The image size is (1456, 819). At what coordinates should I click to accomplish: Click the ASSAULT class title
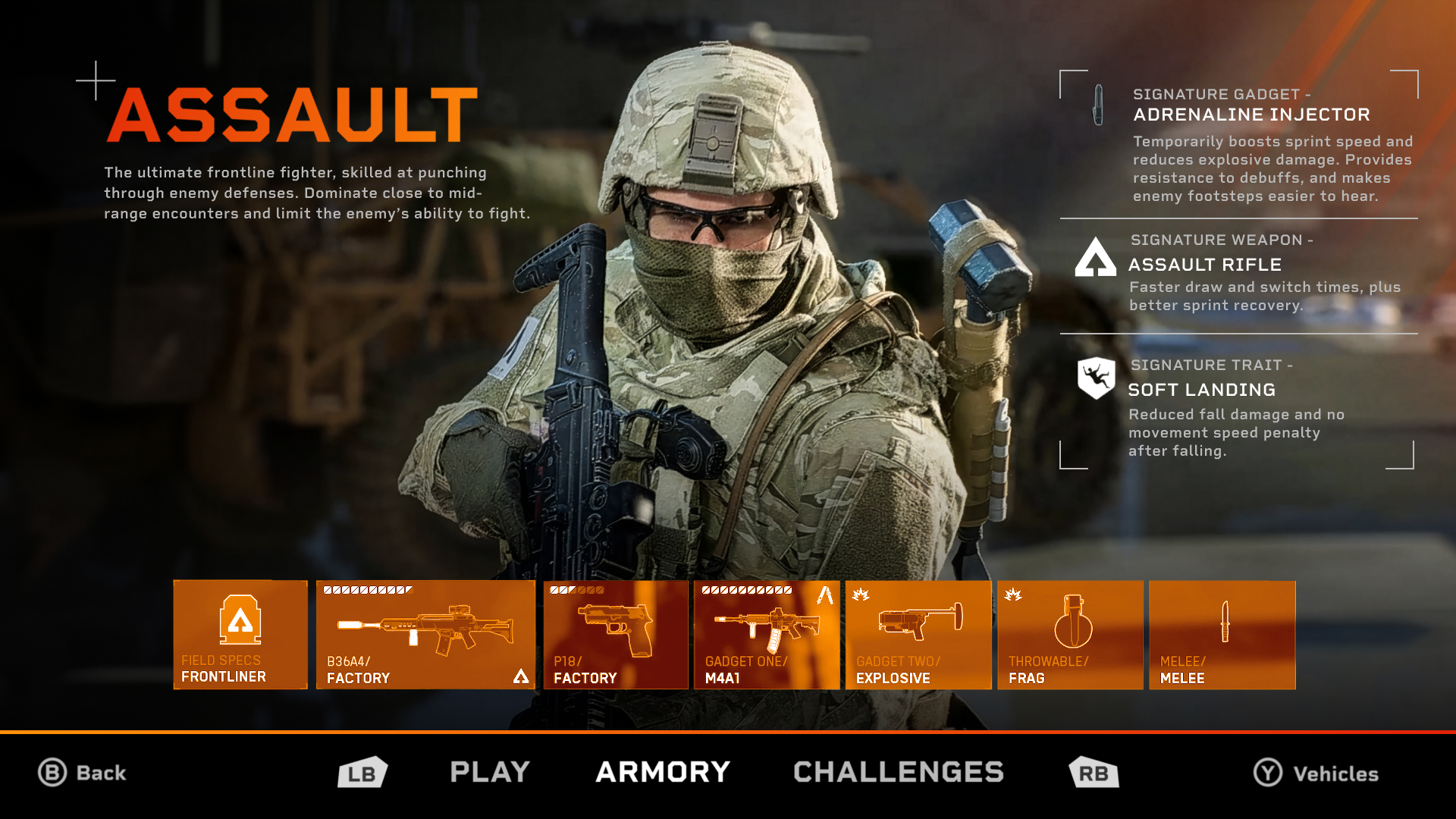click(292, 114)
